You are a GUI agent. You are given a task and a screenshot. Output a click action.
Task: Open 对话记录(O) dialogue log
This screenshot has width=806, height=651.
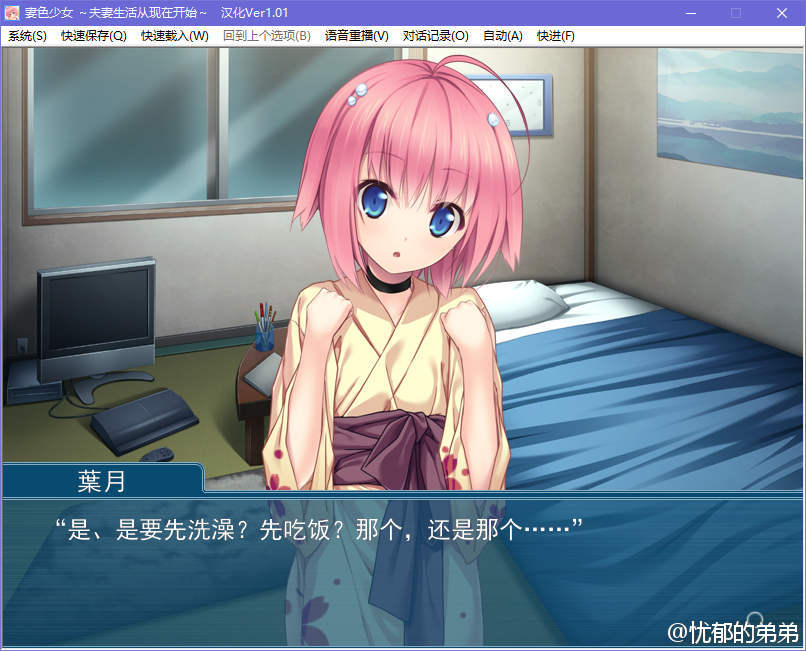[x=436, y=36]
